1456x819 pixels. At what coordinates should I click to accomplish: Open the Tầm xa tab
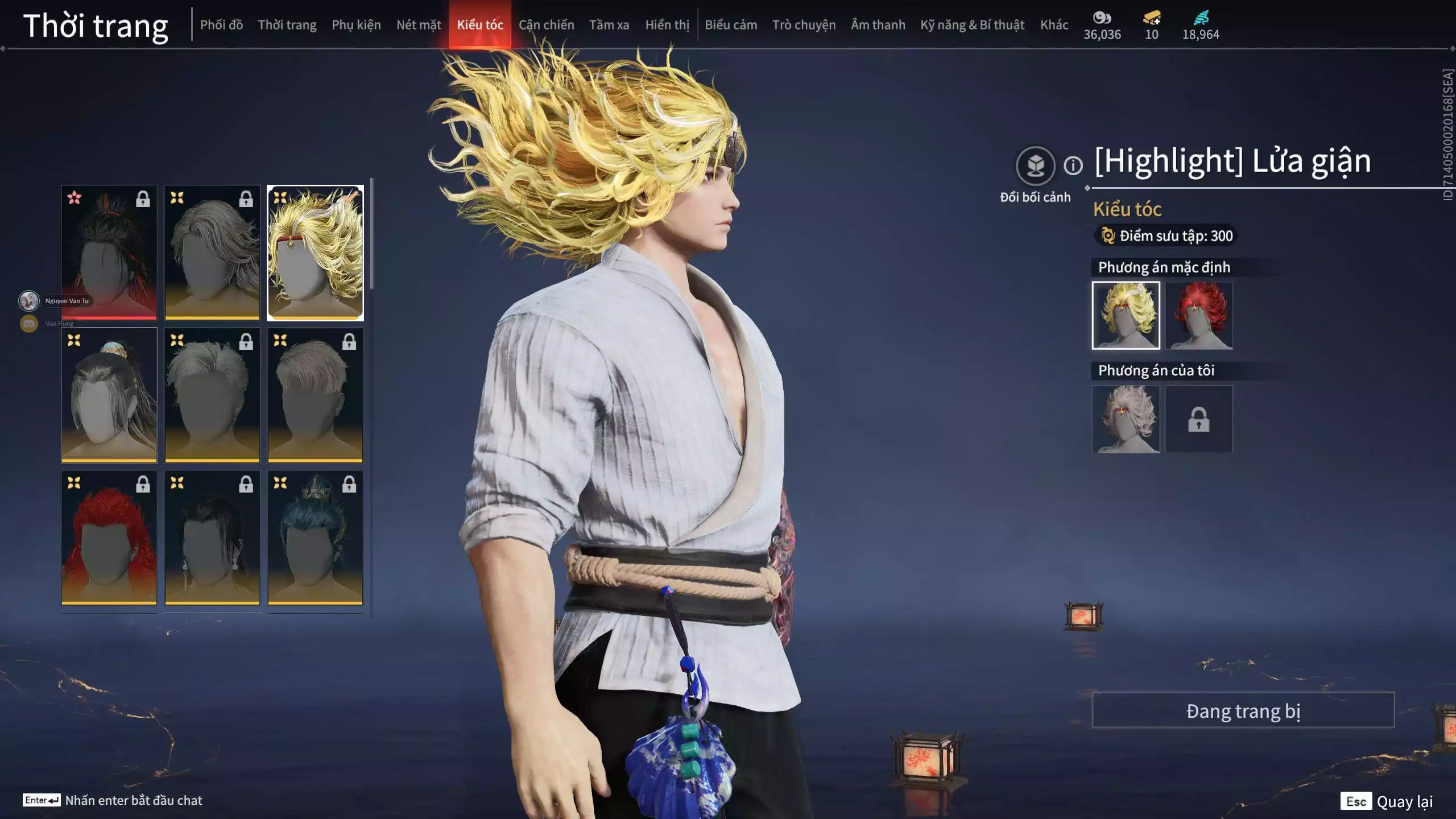(x=609, y=25)
